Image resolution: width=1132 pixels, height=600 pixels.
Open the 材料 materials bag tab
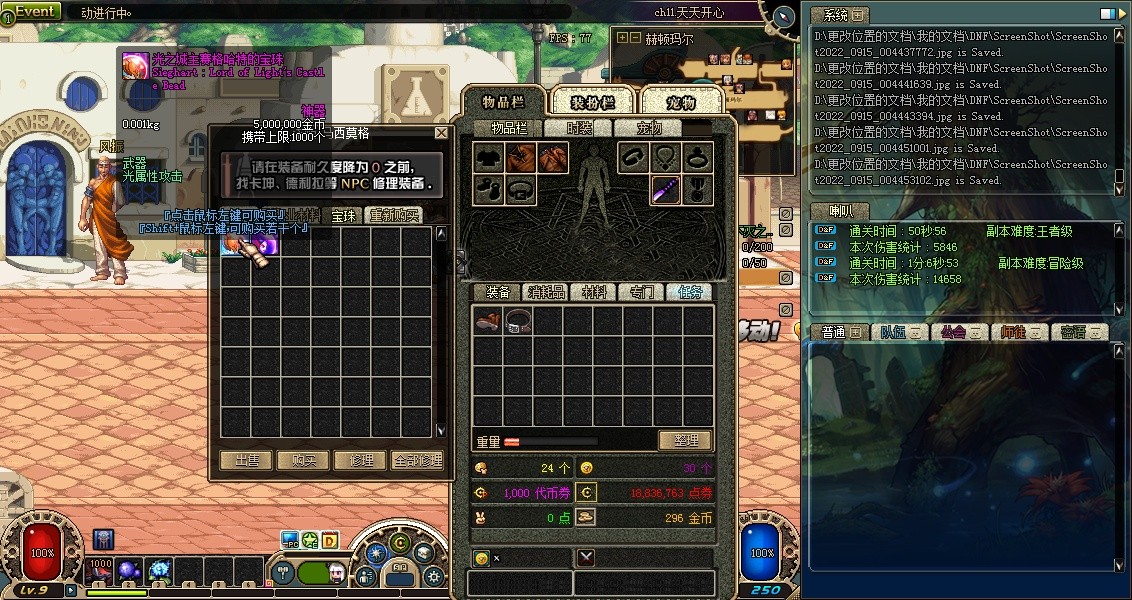tap(594, 292)
